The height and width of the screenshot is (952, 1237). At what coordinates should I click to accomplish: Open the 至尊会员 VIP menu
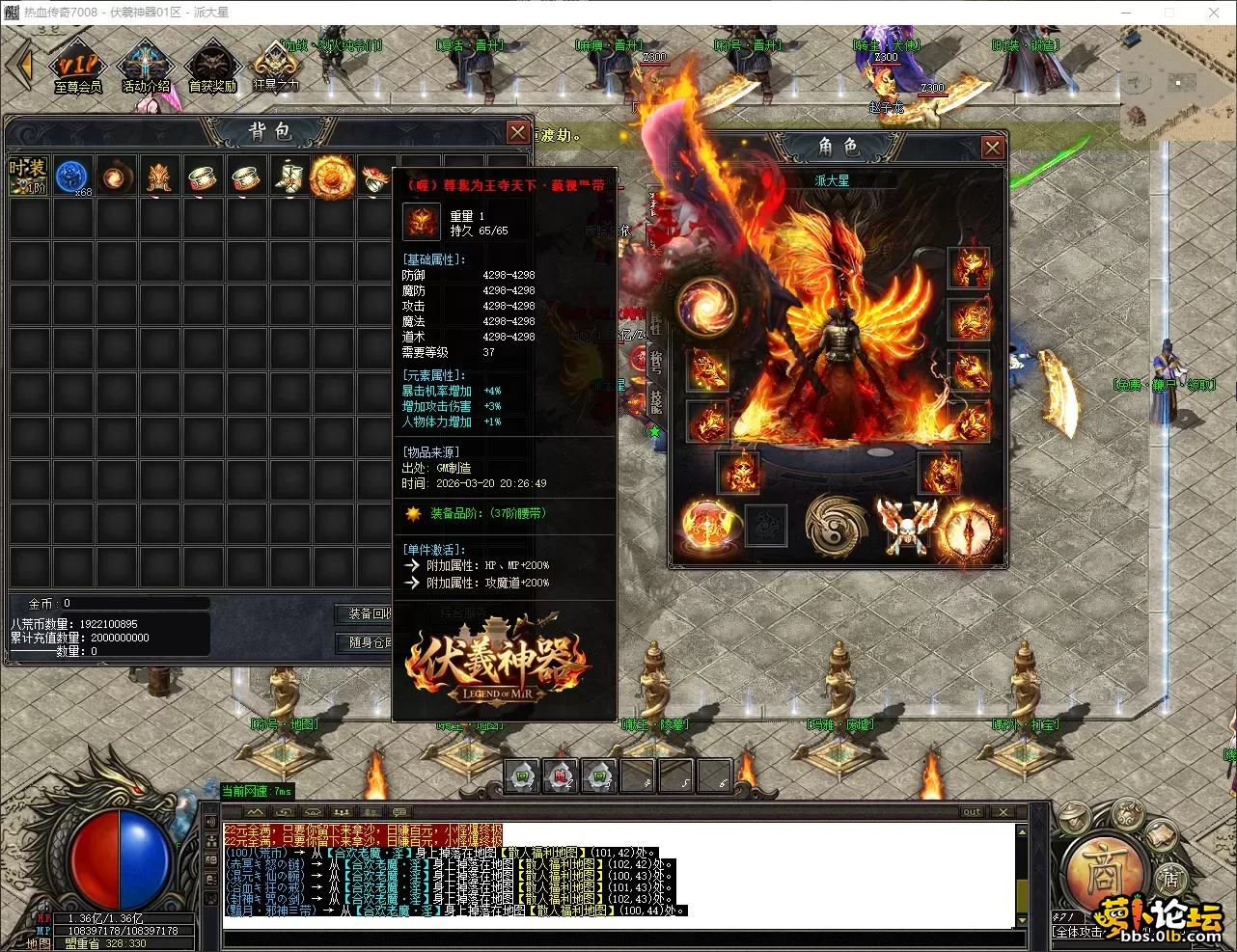[78, 67]
